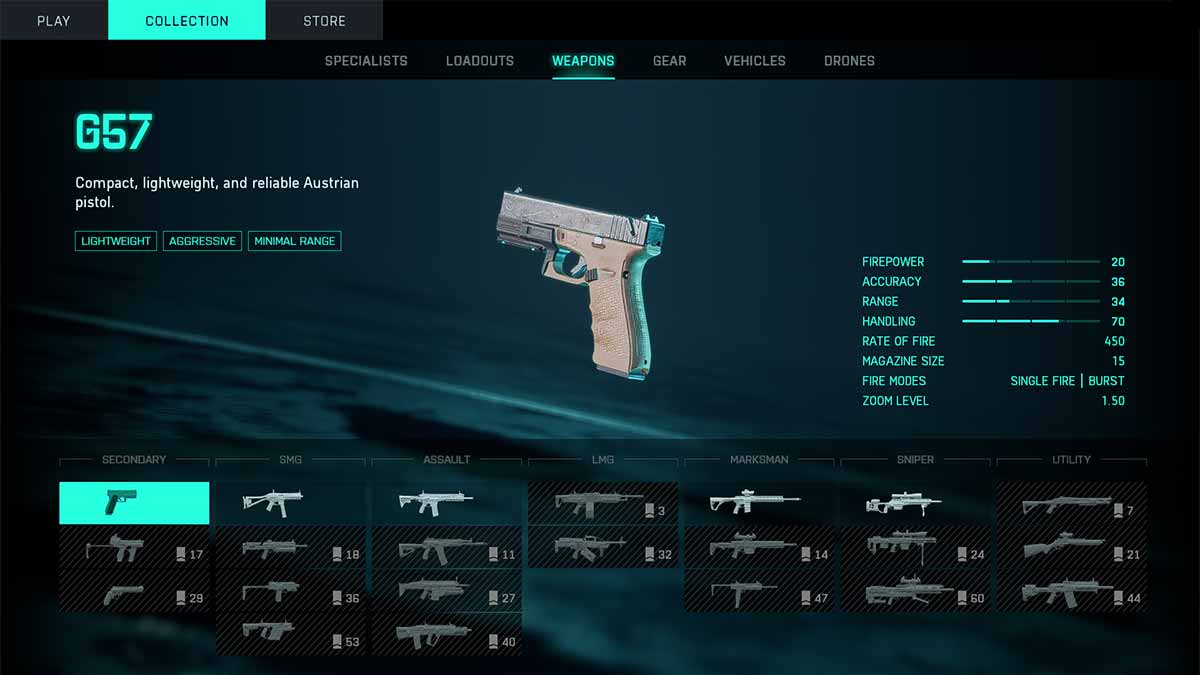1200x675 pixels.
Task: Select the Collection tab
Action: coord(187,20)
